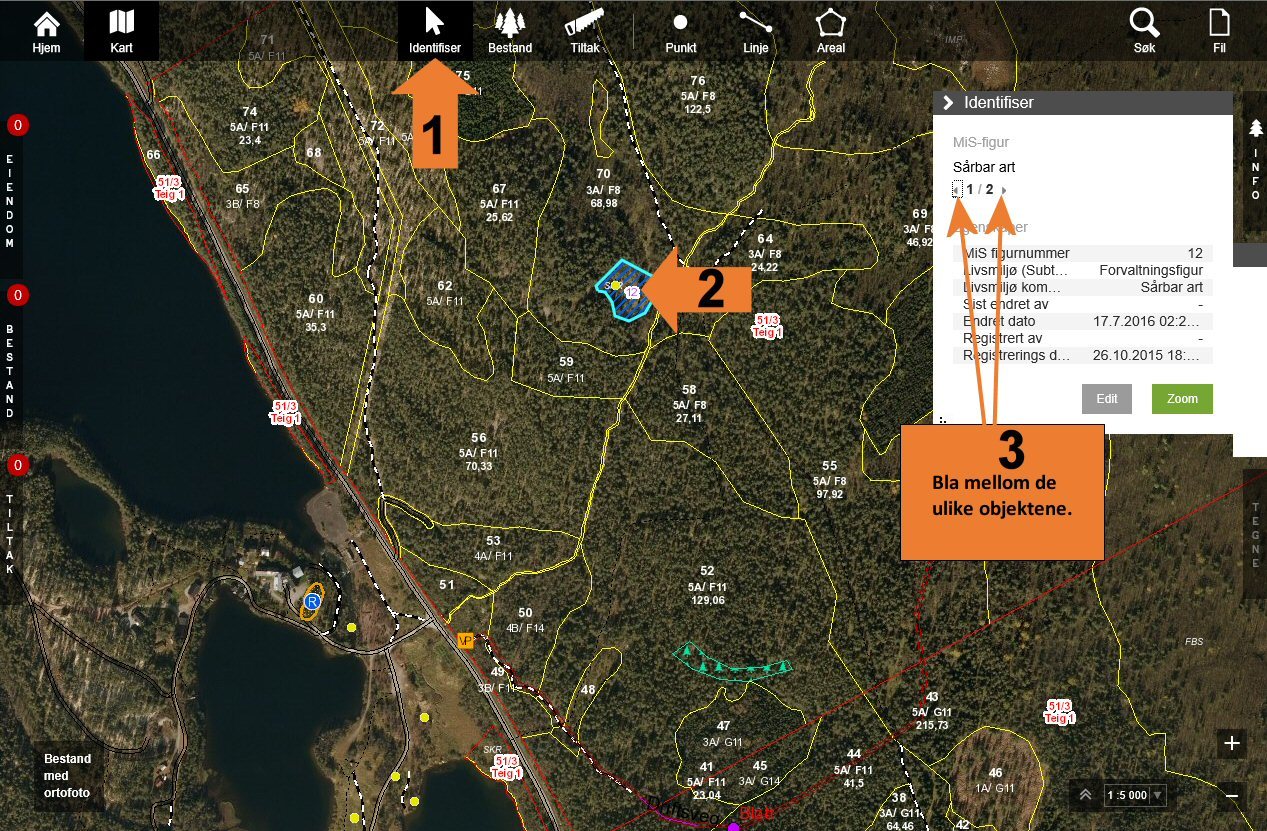This screenshot has height=831, width=1267.
Task: Switch to the Kart map view
Action: (121, 30)
